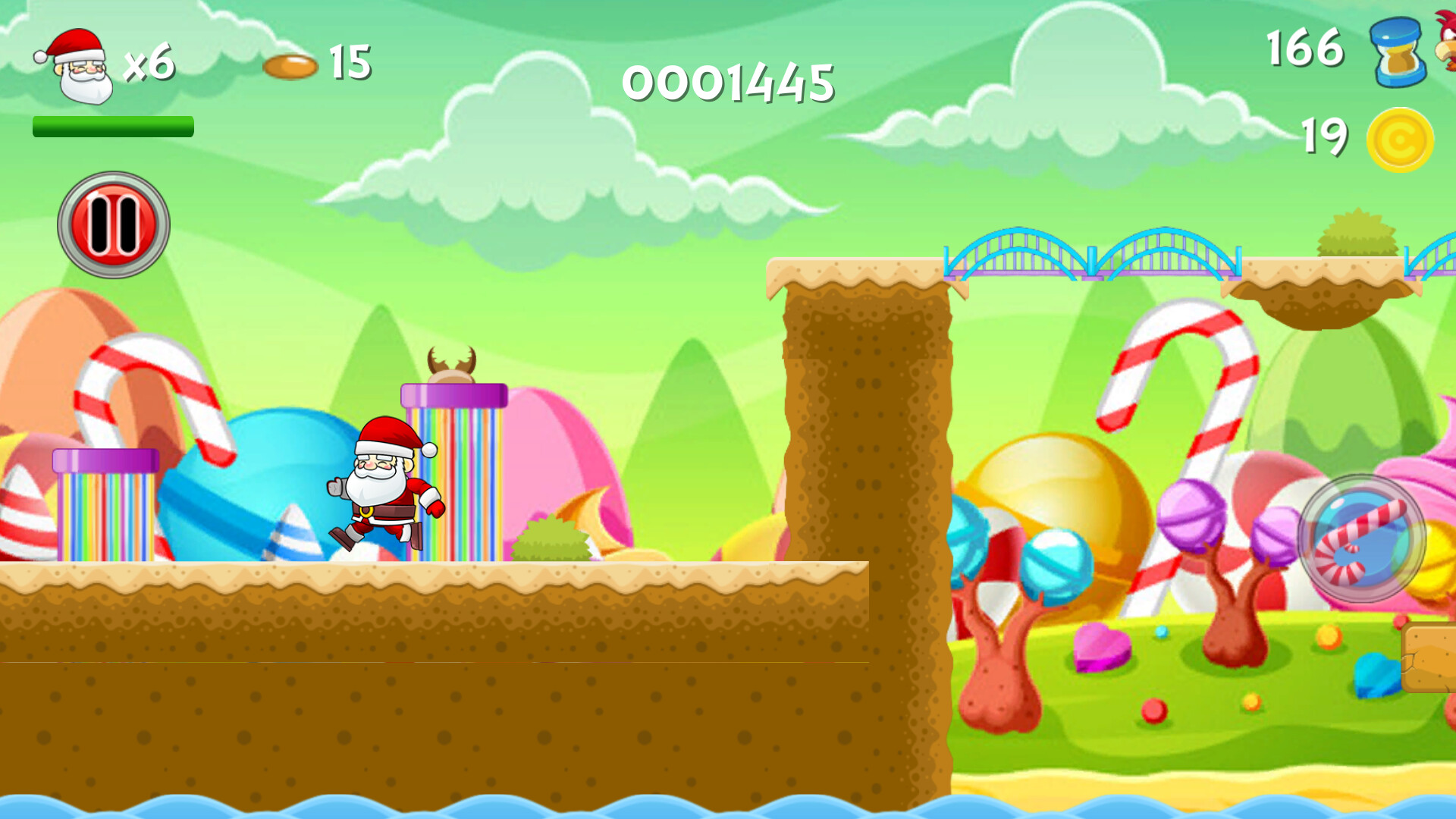Image resolution: width=1456 pixels, height=819 pixels.
Task: Click the rainbow striped pipe near Santa
Action: (x=455, y=463)
